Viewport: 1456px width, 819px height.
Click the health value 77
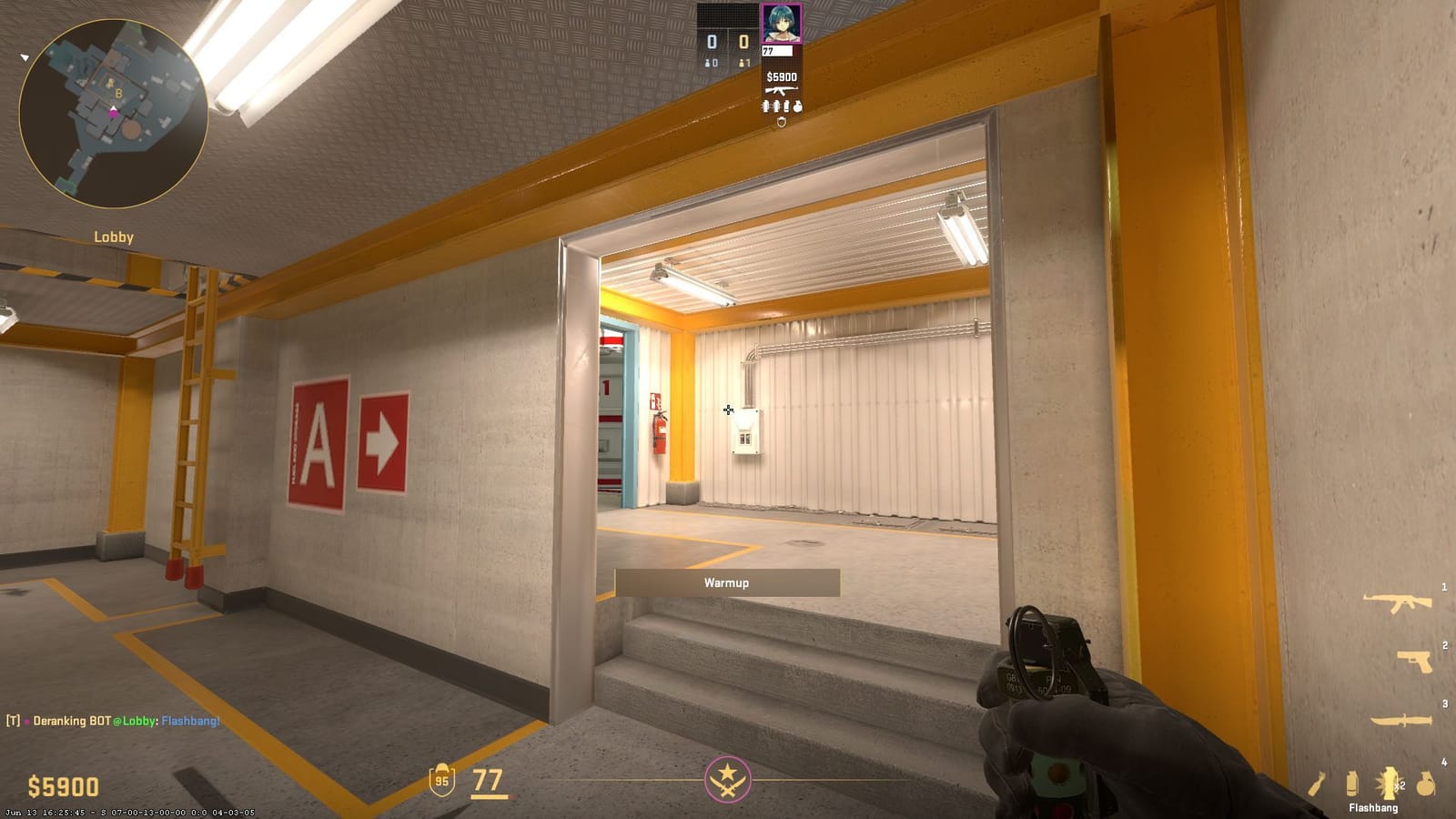tap(488, 781)
